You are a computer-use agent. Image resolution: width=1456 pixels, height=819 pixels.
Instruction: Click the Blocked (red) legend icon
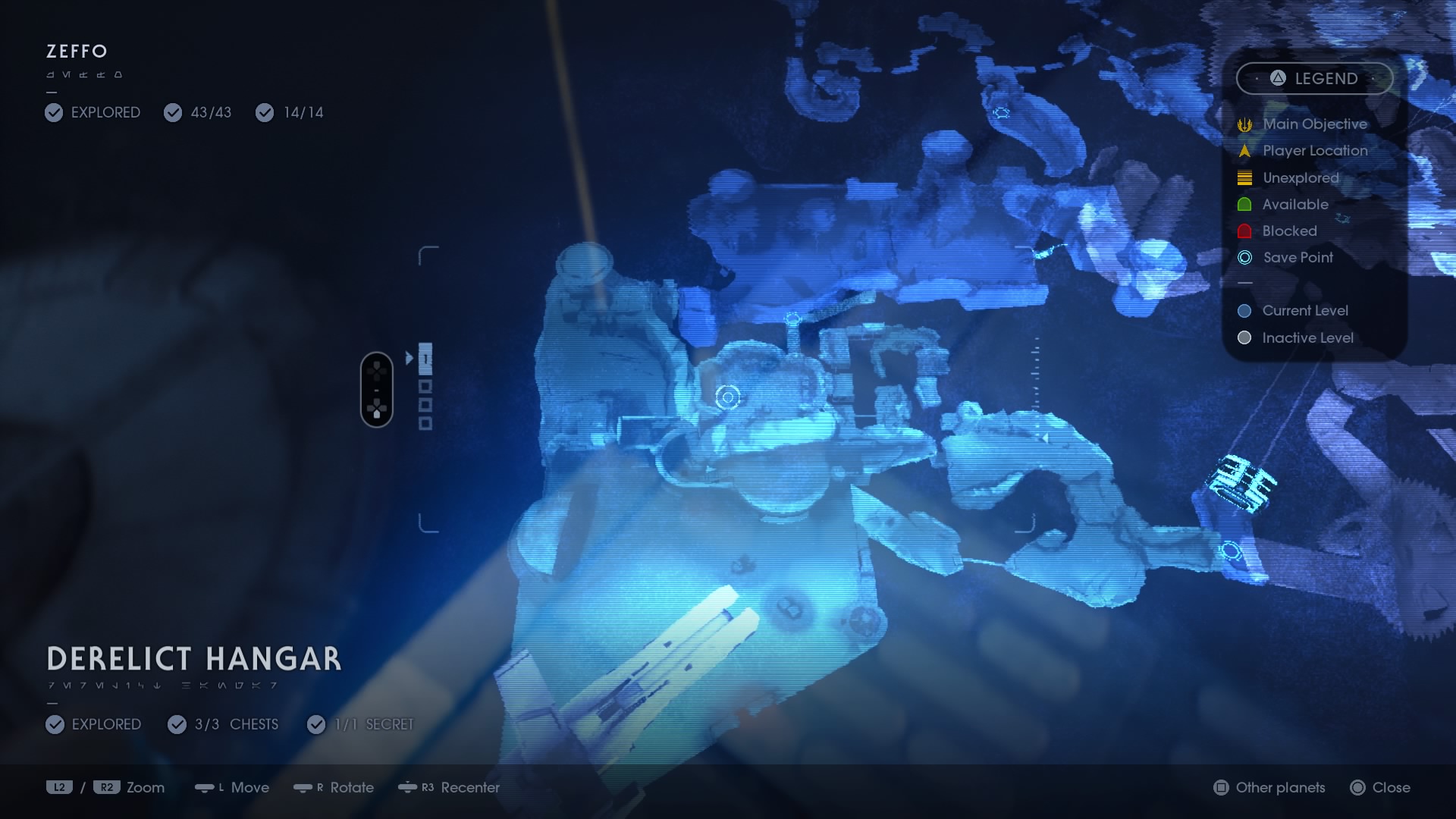1244,231
